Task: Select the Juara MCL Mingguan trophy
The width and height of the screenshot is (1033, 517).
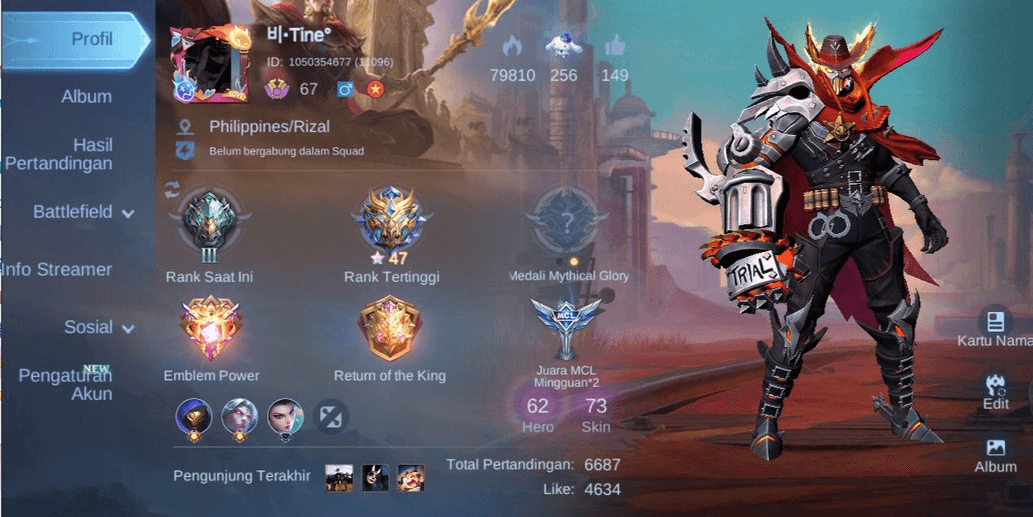Action: click(x=566, y=328)
